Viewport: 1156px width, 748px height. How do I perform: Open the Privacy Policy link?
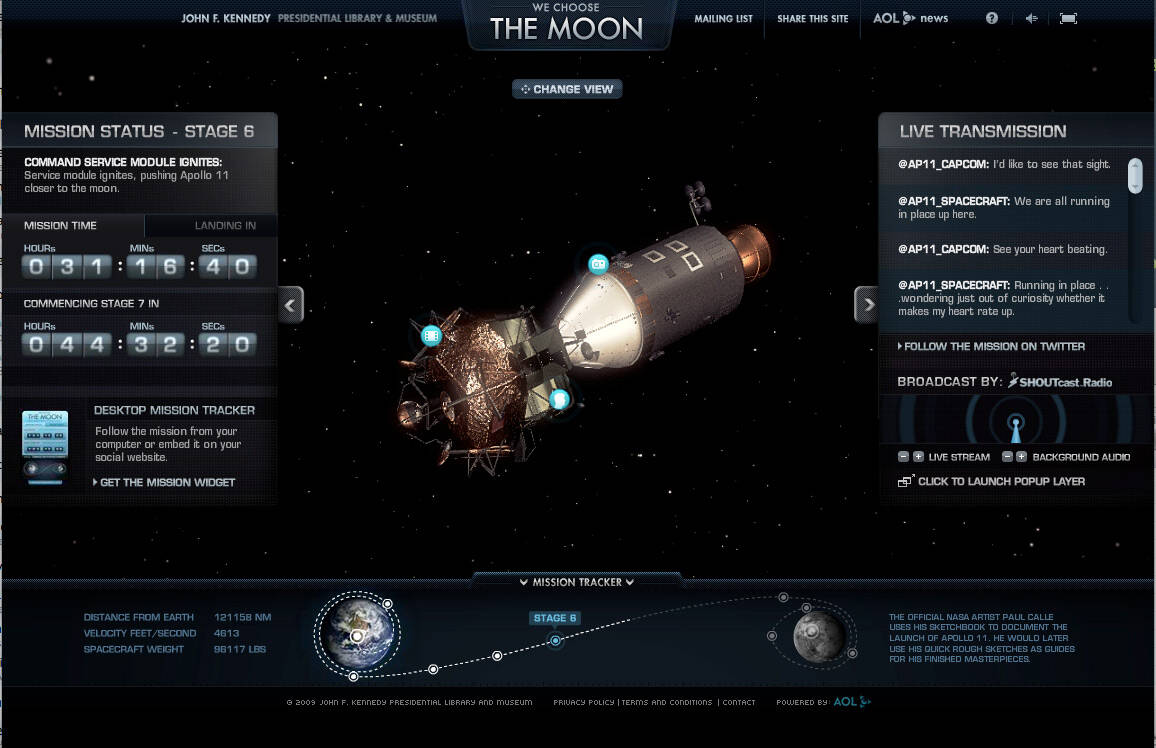coord(584,702)
